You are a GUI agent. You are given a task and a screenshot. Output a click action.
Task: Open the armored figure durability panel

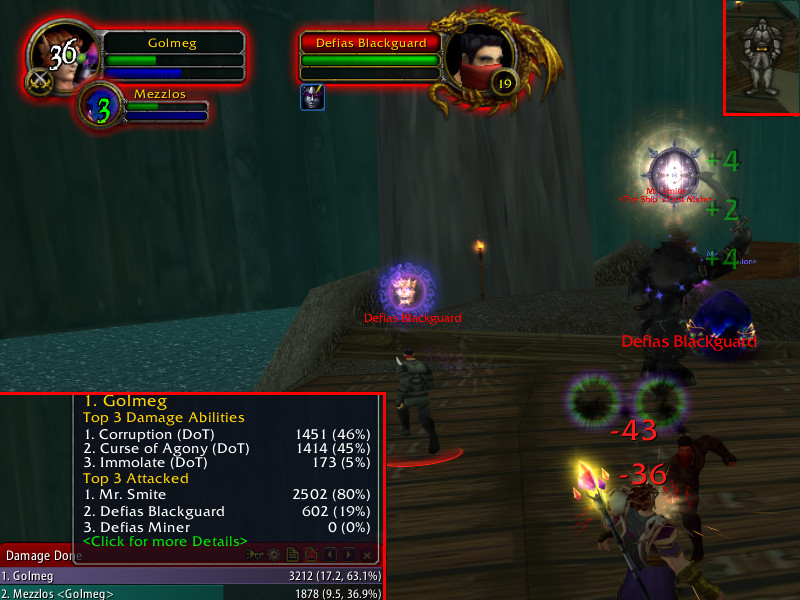point(761,56)
